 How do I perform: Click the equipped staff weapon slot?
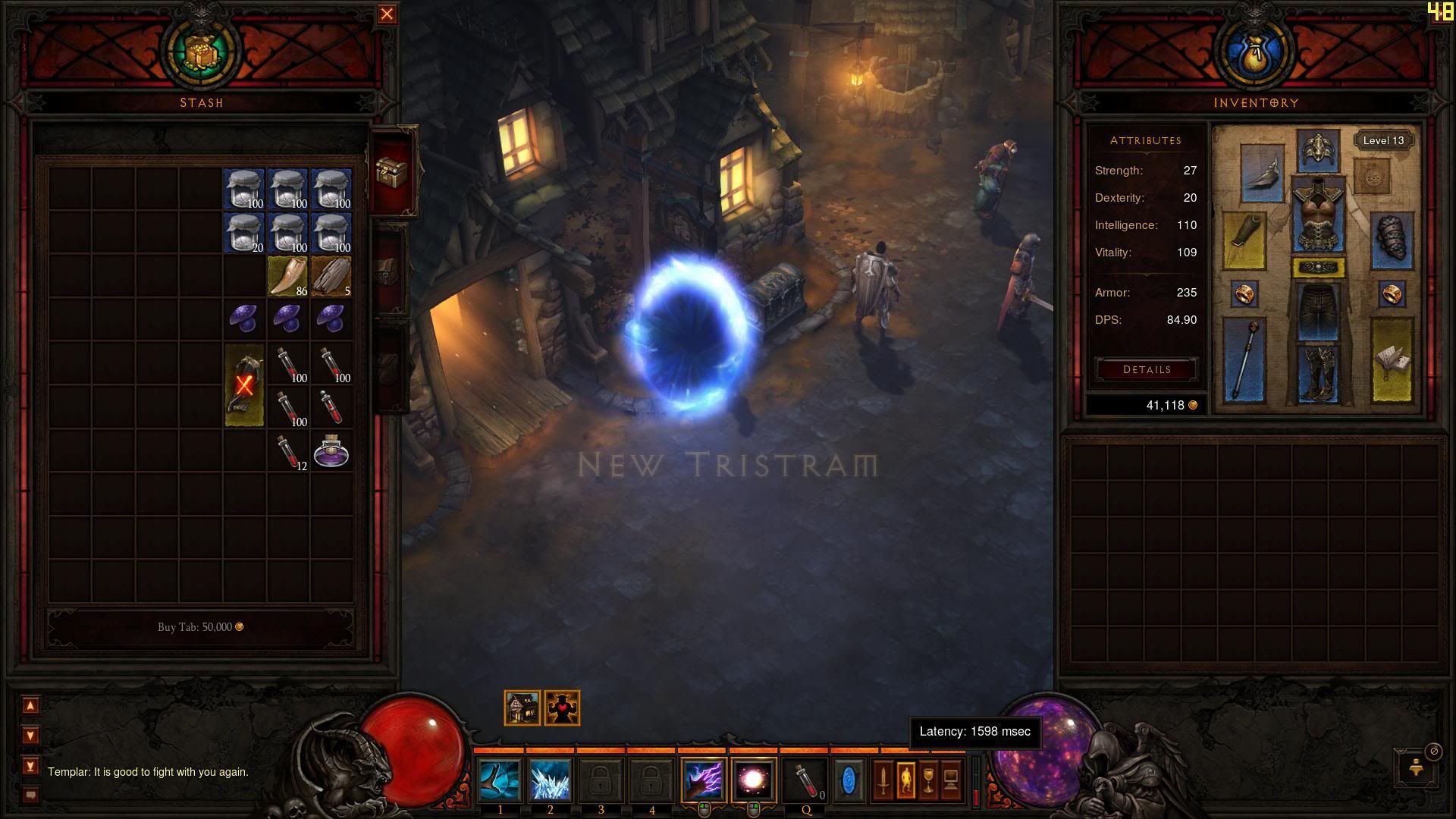[x=1244, y=359]
